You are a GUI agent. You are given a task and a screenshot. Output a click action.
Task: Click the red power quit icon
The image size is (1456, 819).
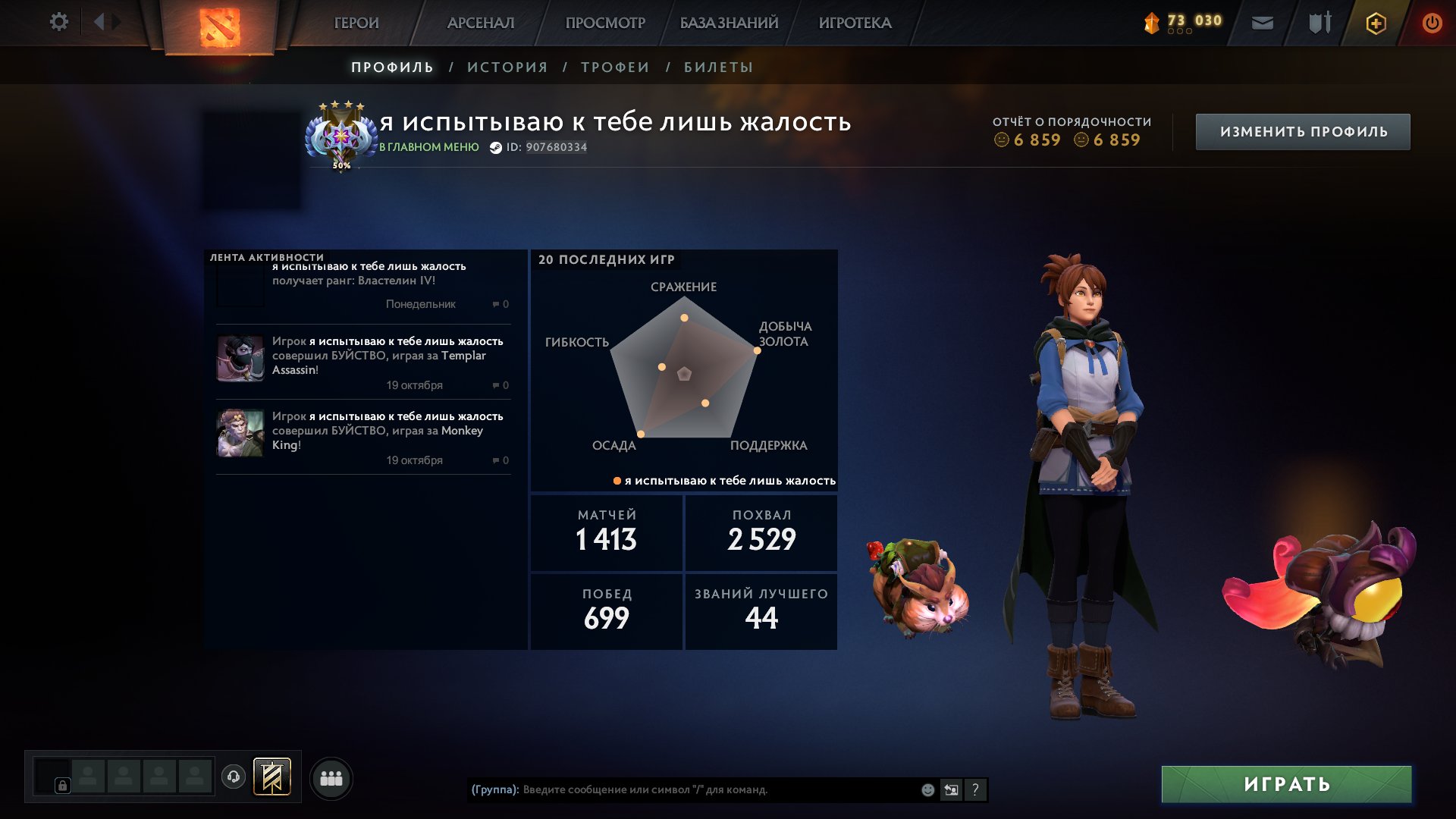[1432, 23]
